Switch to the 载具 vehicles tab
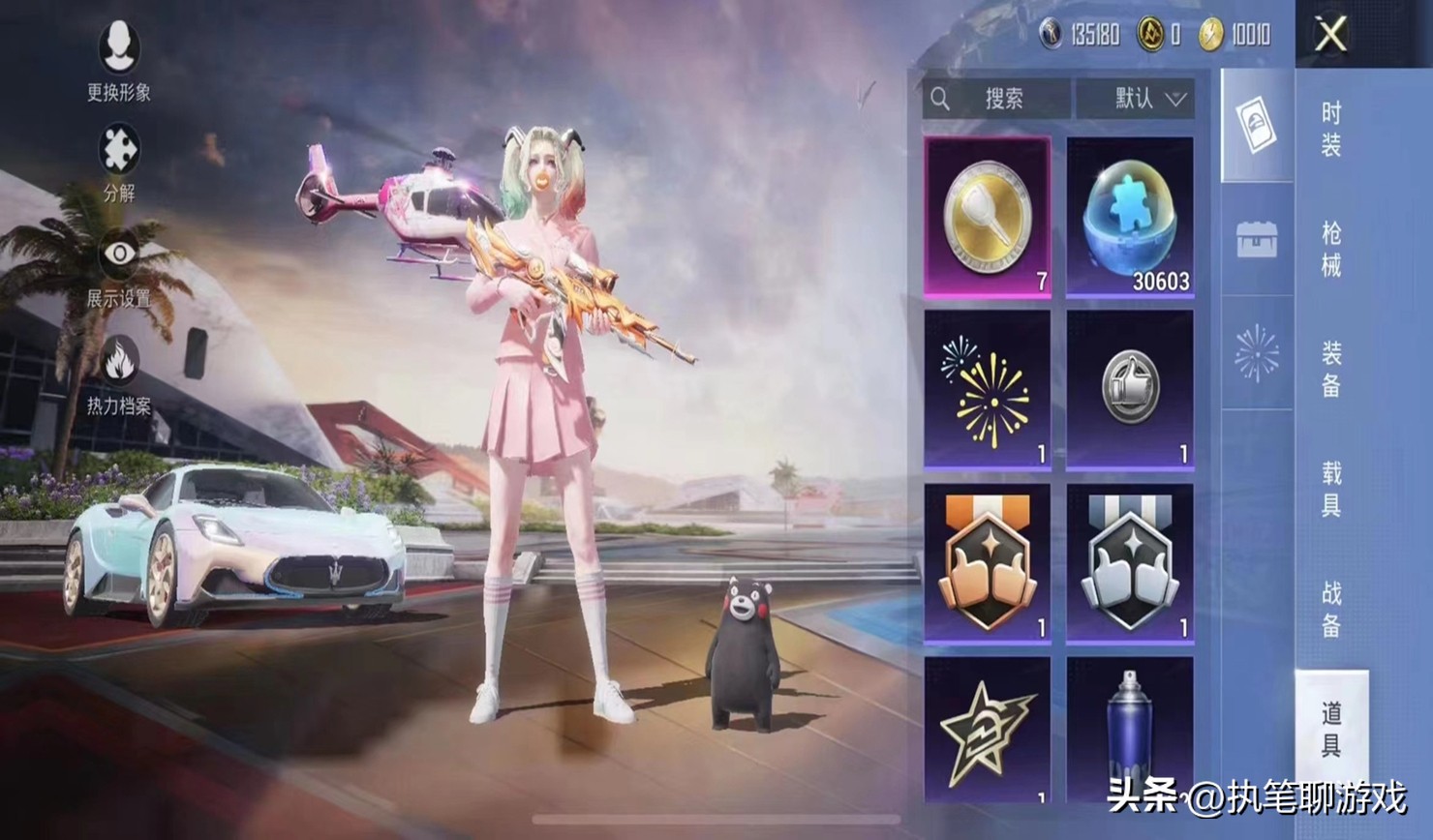Screen dimensions: 1433x840 click(1331, 488)
